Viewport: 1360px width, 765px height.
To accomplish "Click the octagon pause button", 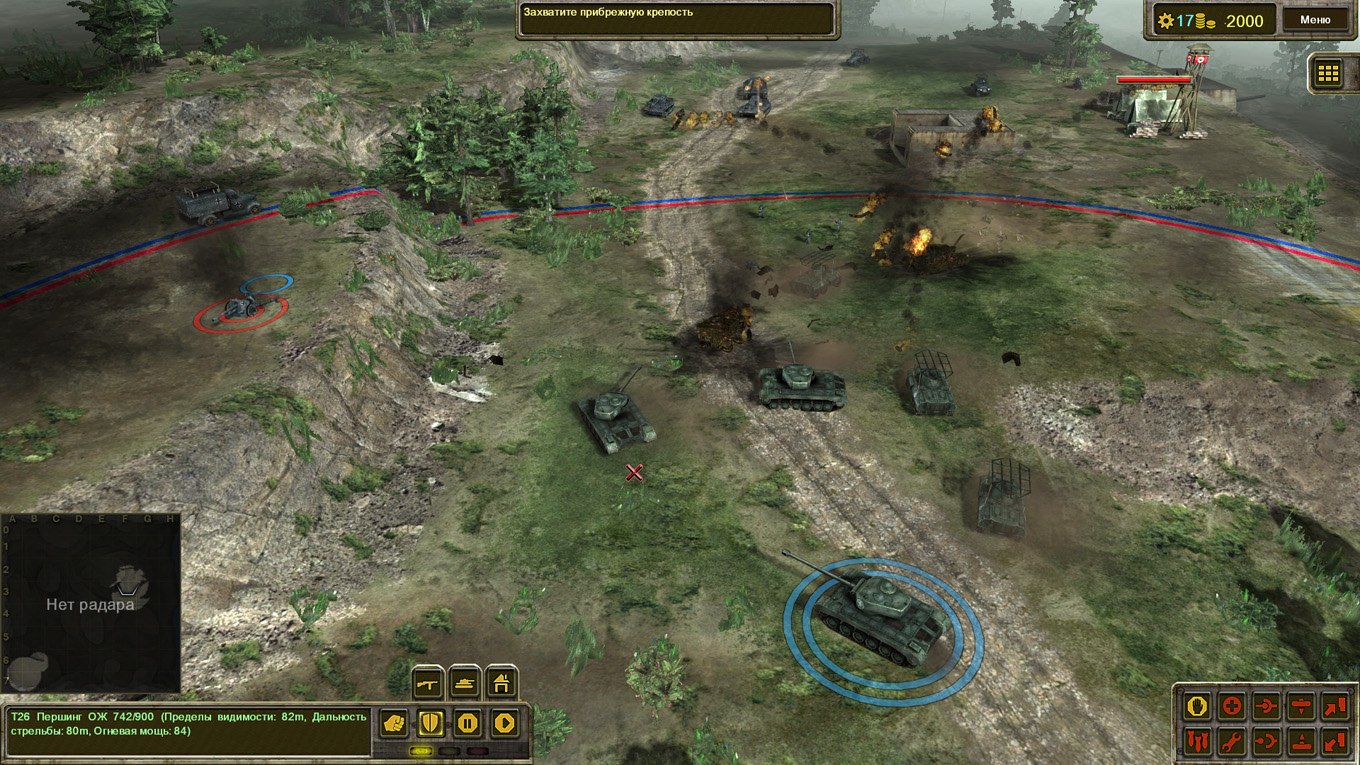I will coord(467,722).
